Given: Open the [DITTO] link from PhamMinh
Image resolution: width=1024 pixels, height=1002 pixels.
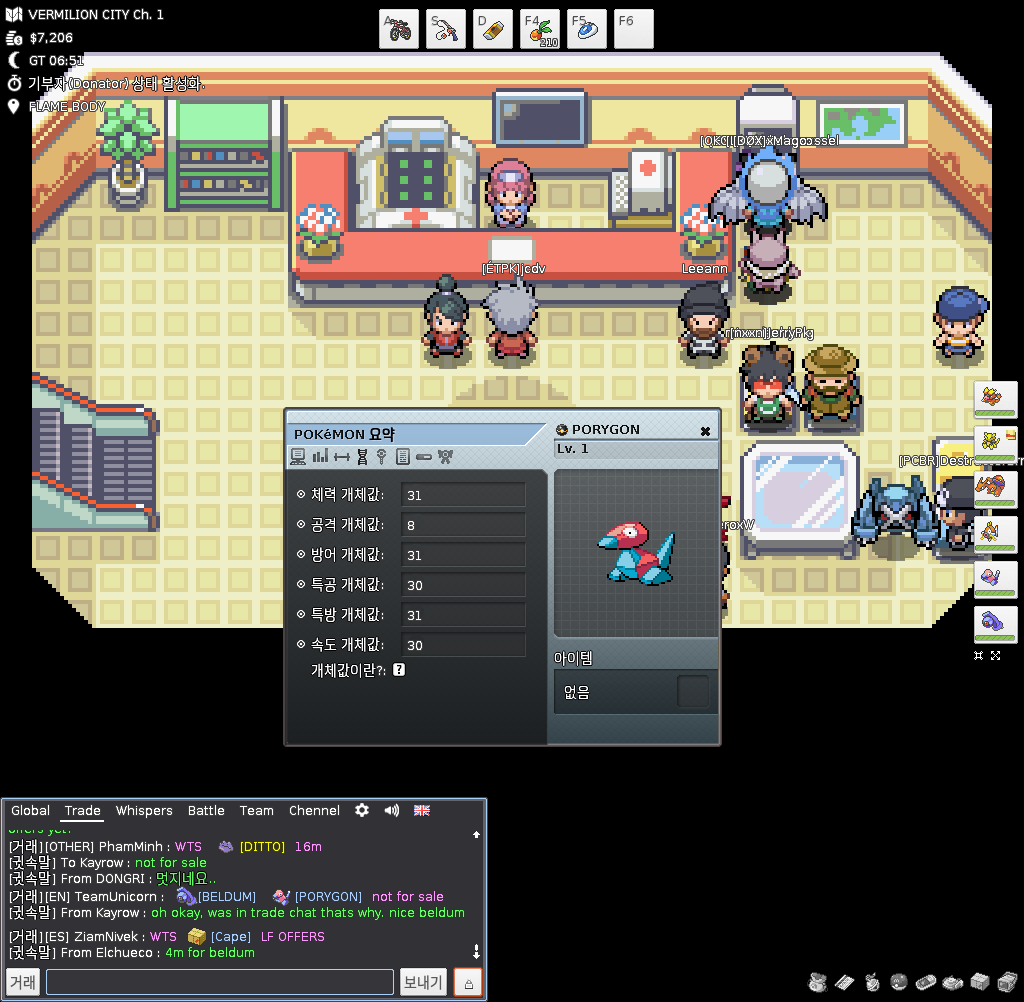Looking at the screenshot, I should click(x=262, y=847).
